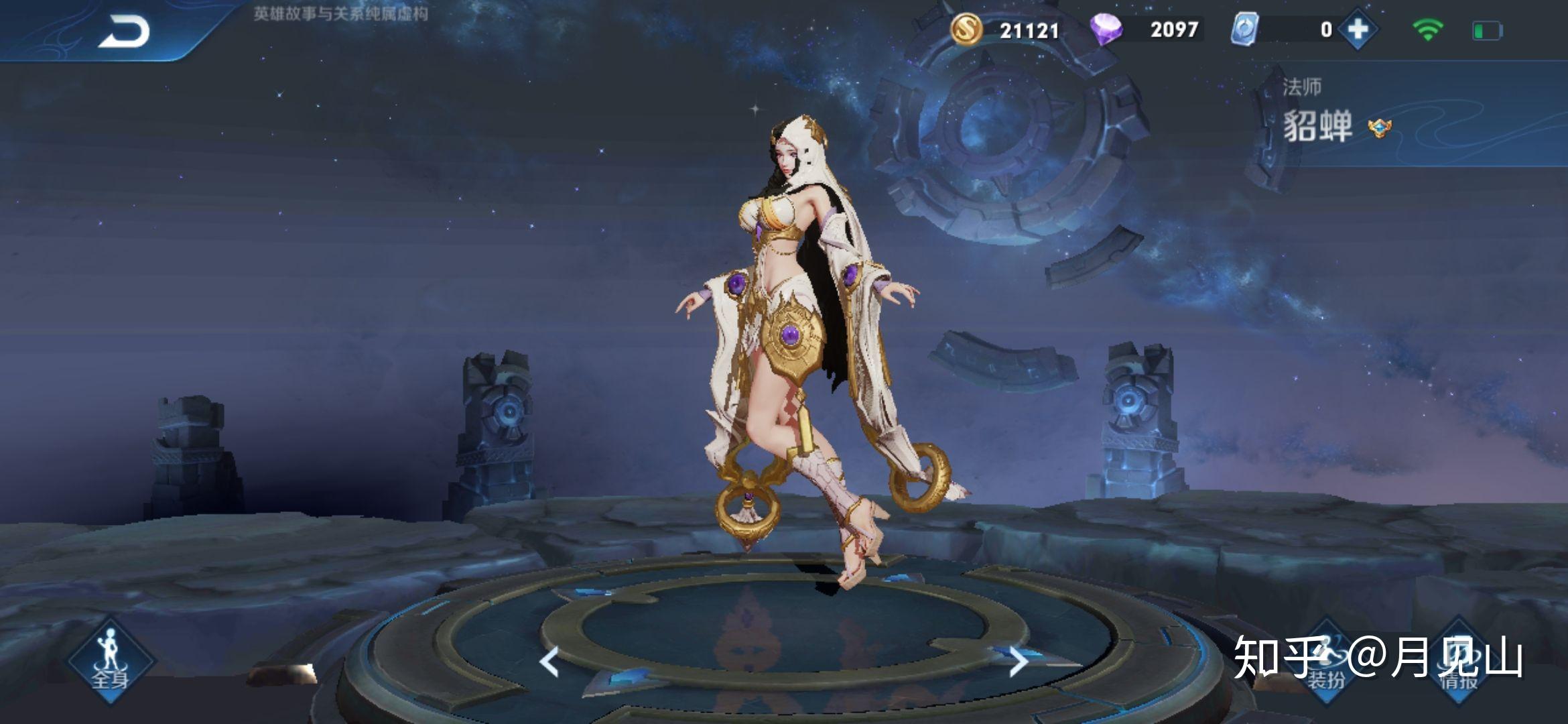This screenshot has width=1568, height=724.
Task: Select the badge icon beside 貂蝉
Action: tap(1379, 127)
